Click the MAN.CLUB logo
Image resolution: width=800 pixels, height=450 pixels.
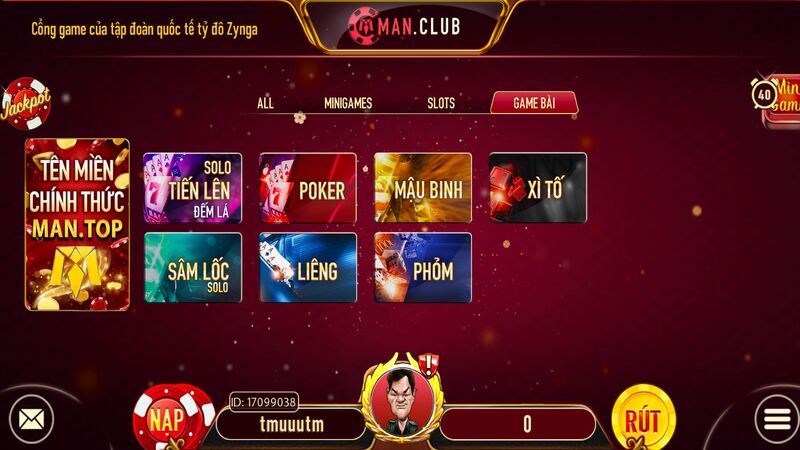tap(404, 23)
